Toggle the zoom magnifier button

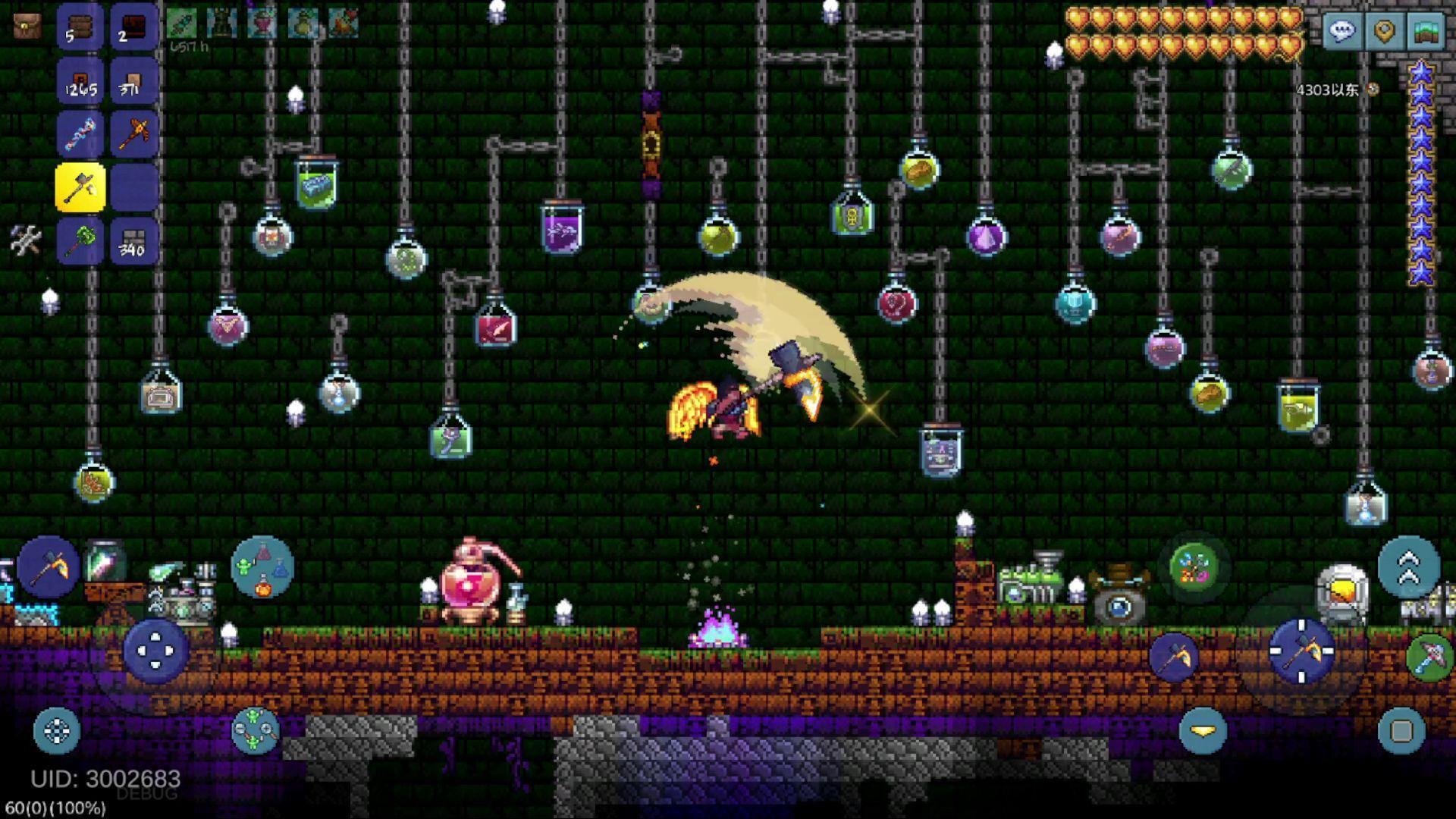256,730
